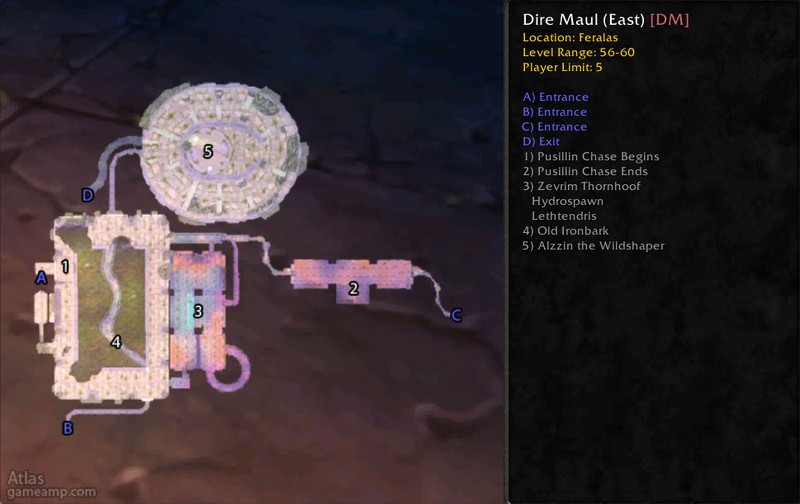Choose Zevrim Thornhoof in the legend
The width and height of the screenshot is (800, 504).
pyautogui.click(x=581, y=187)
